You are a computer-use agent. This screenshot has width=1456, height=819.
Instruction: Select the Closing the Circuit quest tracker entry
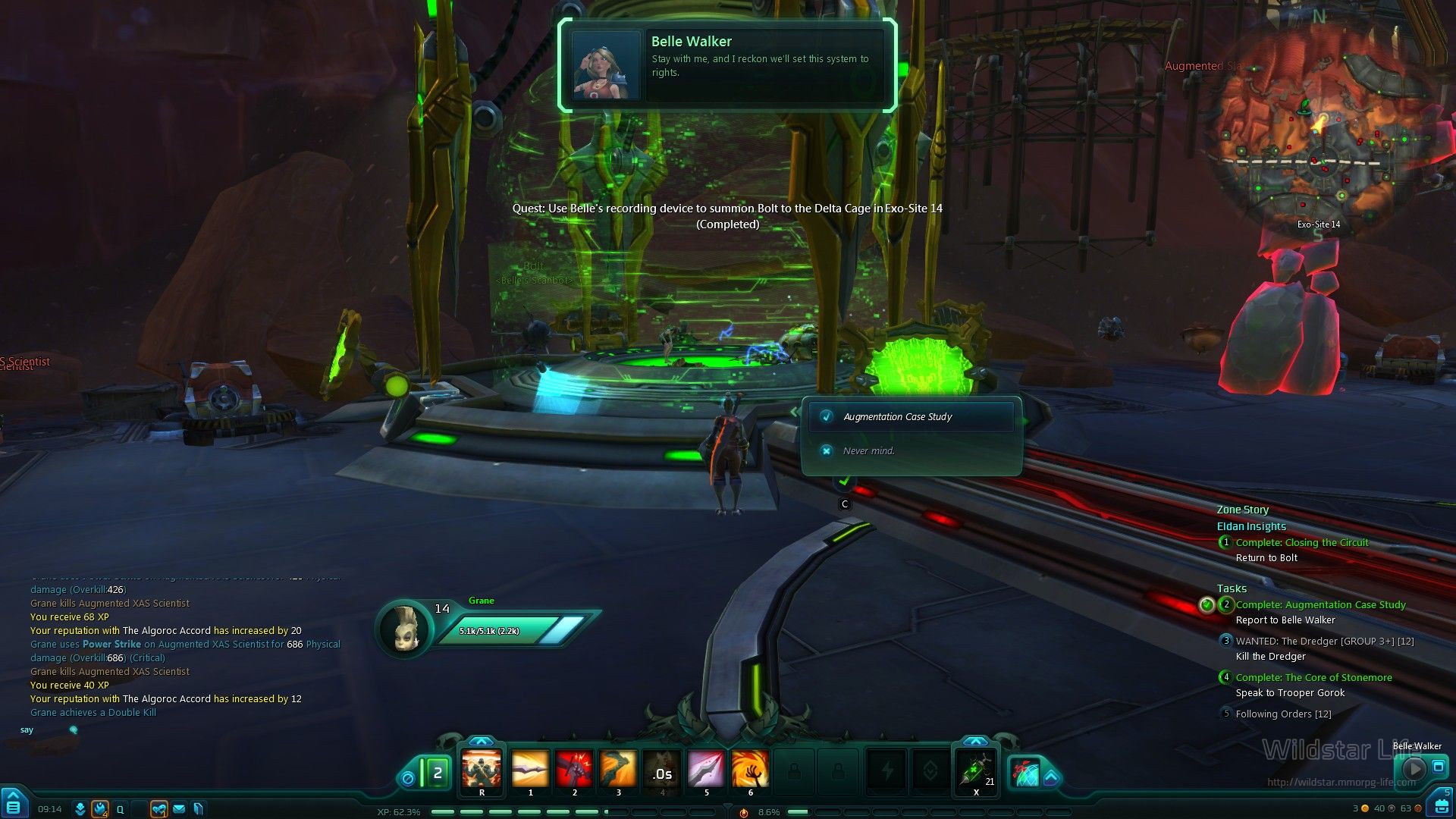point(1301,543)
